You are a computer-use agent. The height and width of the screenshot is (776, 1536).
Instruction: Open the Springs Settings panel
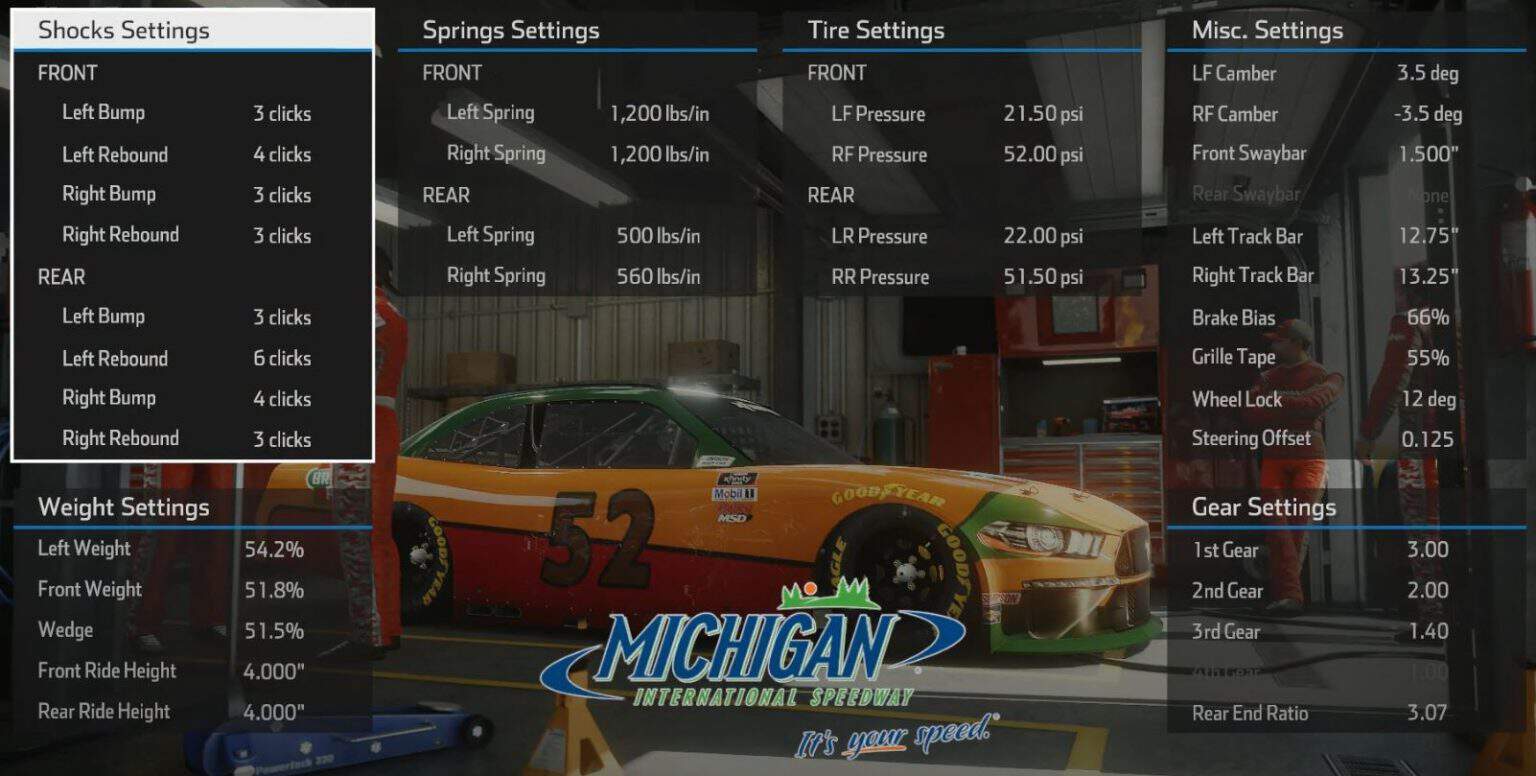coord(508,31)
